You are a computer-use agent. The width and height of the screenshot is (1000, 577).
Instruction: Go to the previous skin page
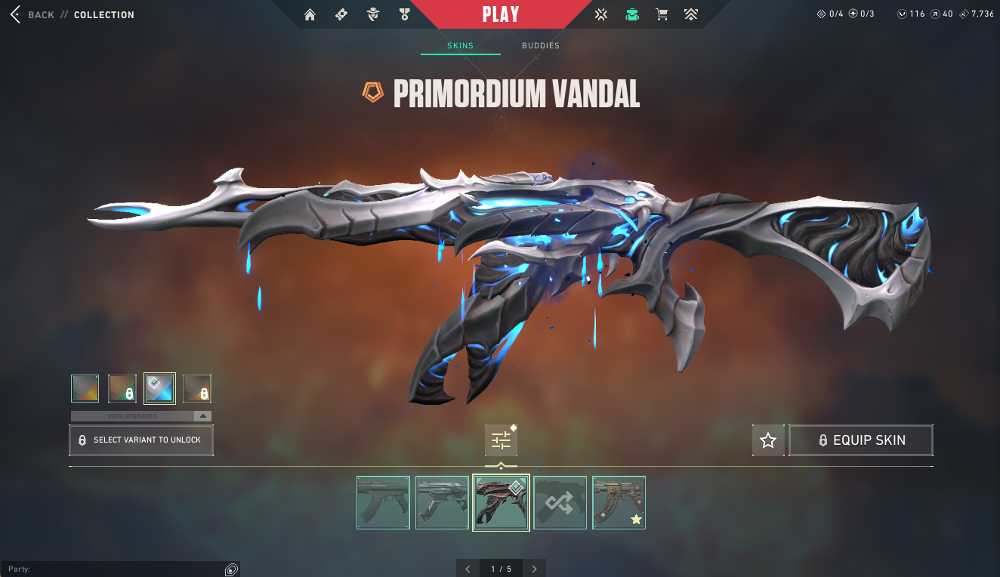(467, 569)
